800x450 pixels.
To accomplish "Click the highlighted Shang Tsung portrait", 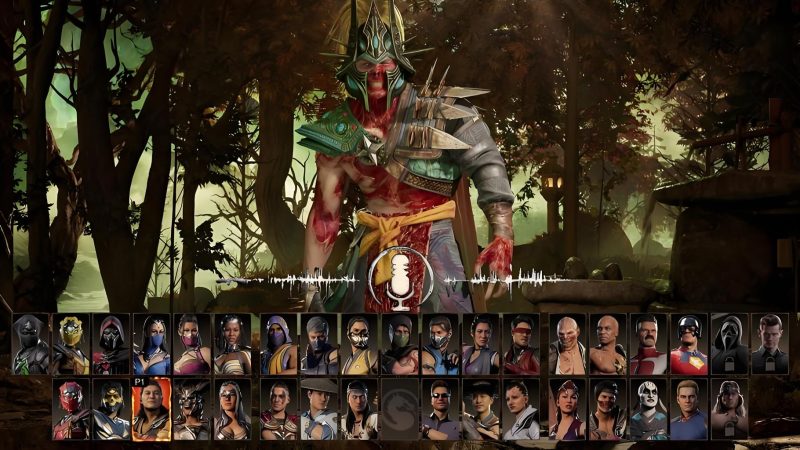I will [151, 409].
